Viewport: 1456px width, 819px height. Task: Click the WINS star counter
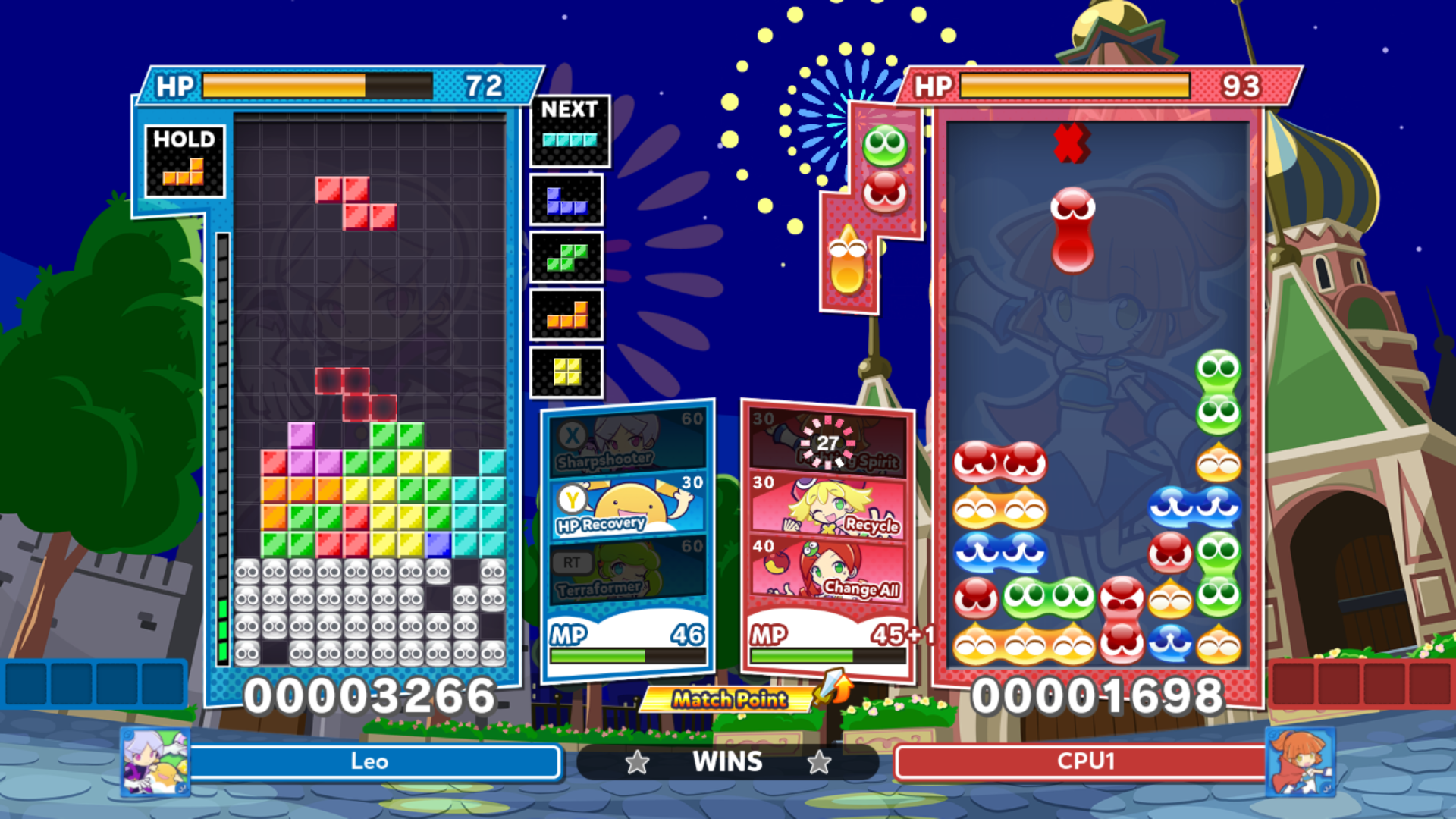(726, 762)
